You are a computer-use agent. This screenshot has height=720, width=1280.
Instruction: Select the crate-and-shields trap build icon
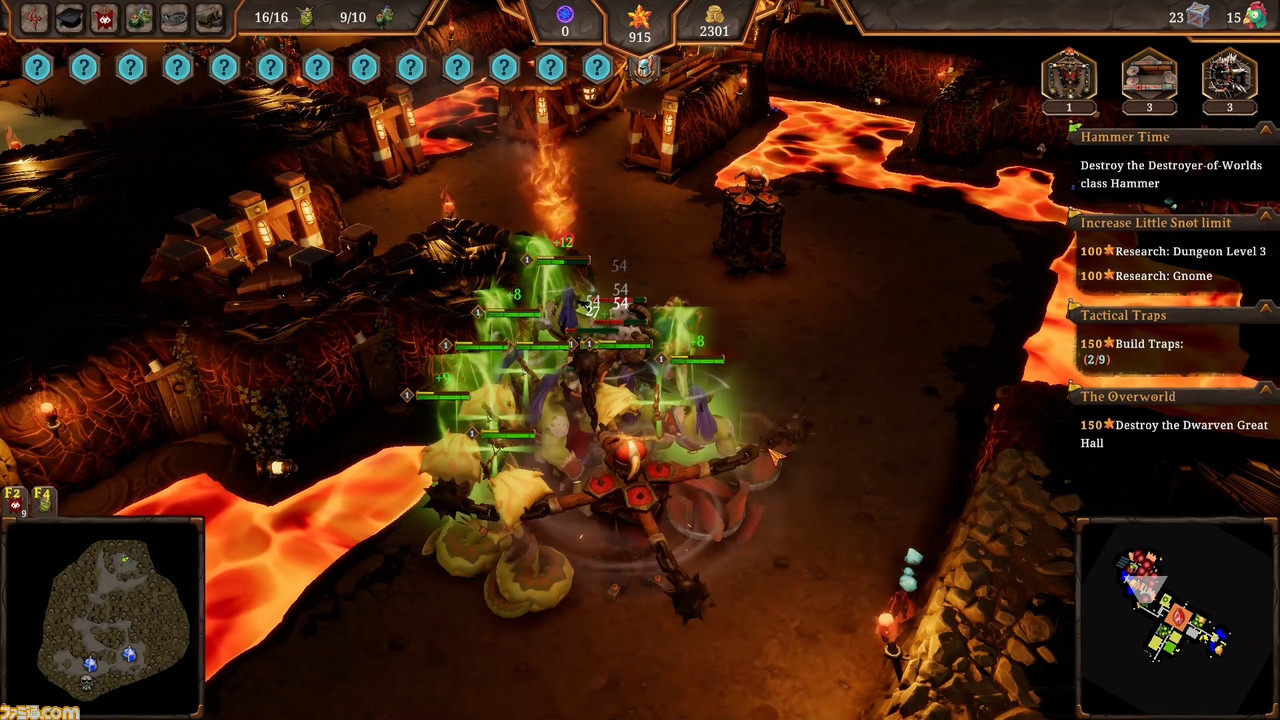[x=1149, y=75]
